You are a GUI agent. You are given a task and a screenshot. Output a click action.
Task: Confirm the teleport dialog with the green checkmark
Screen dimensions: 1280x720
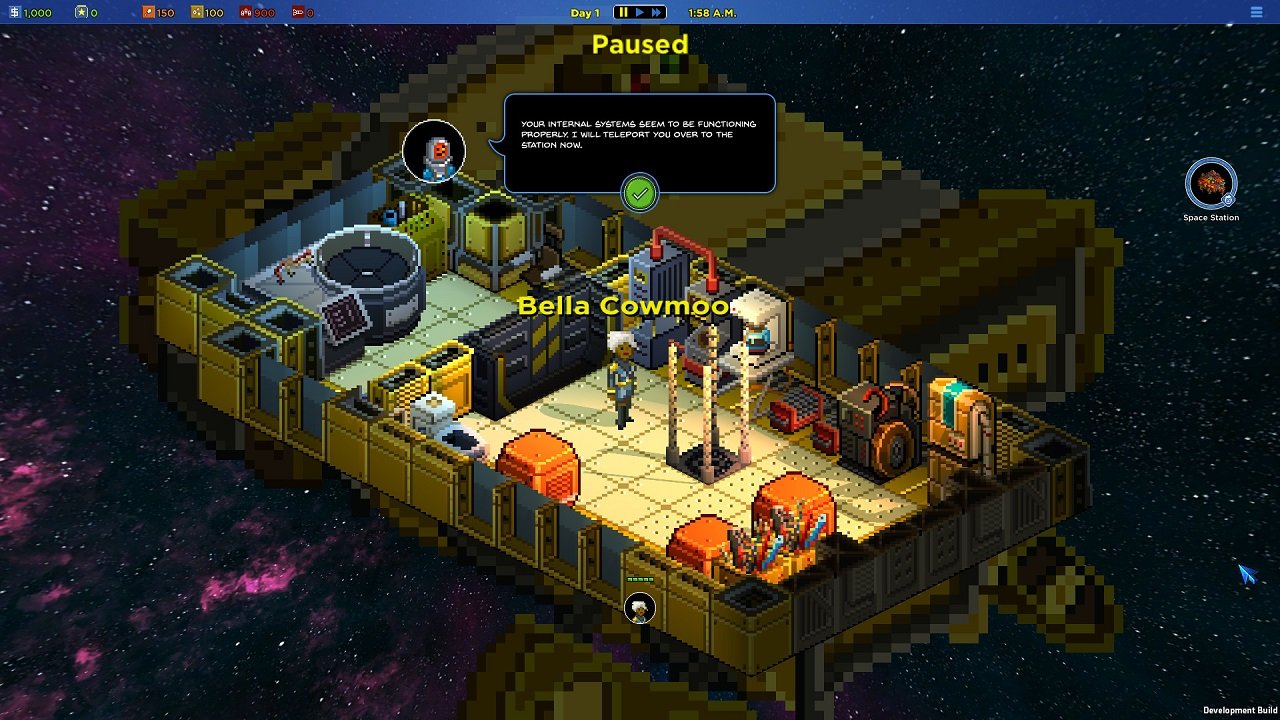(x=640, y=192)
